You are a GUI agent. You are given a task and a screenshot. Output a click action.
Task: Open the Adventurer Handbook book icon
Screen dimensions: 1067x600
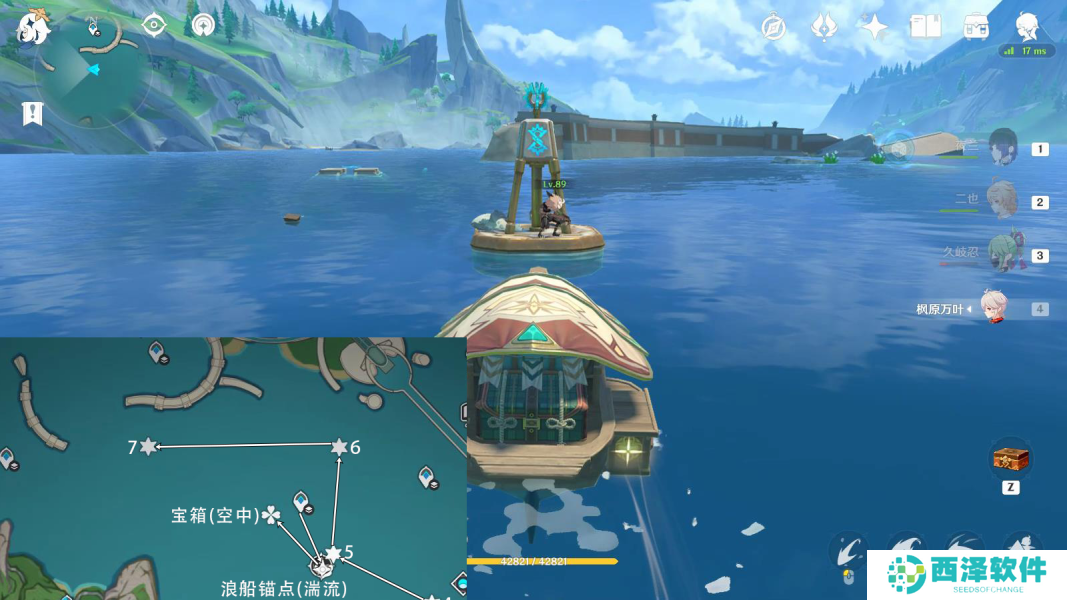pyautogui.click(x=925, y=27)
